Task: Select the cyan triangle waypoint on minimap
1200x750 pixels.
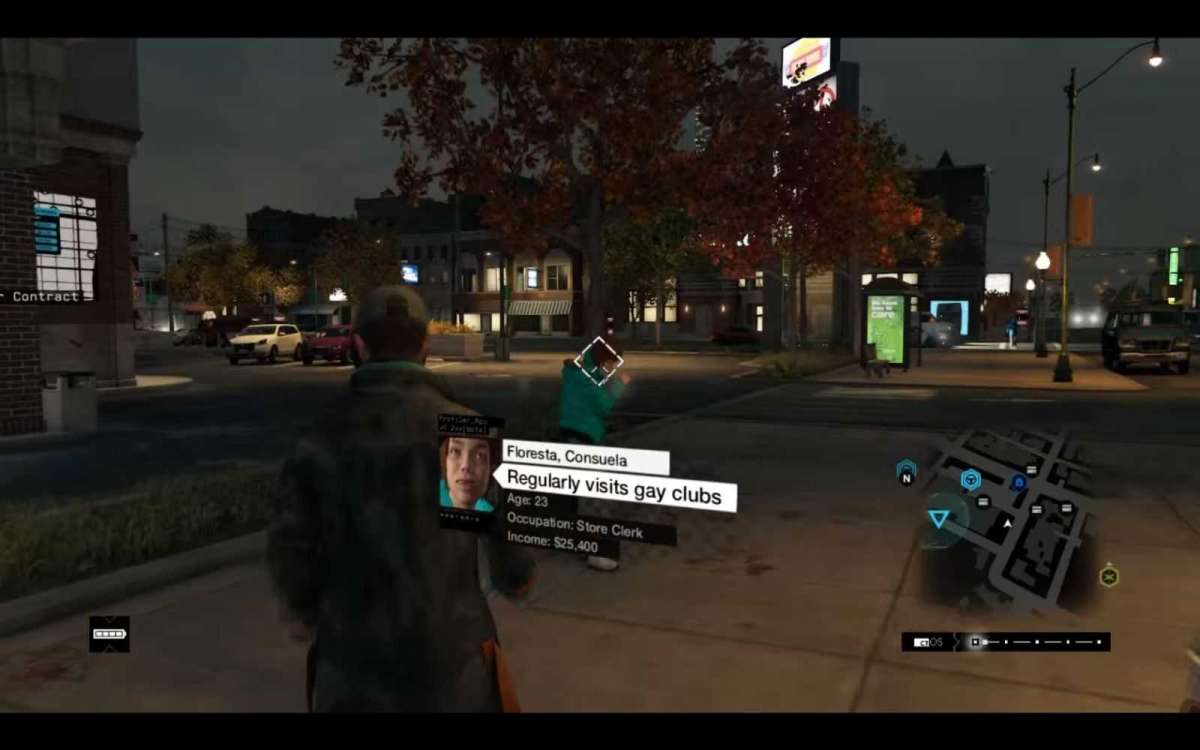Action: pos(938,518)
